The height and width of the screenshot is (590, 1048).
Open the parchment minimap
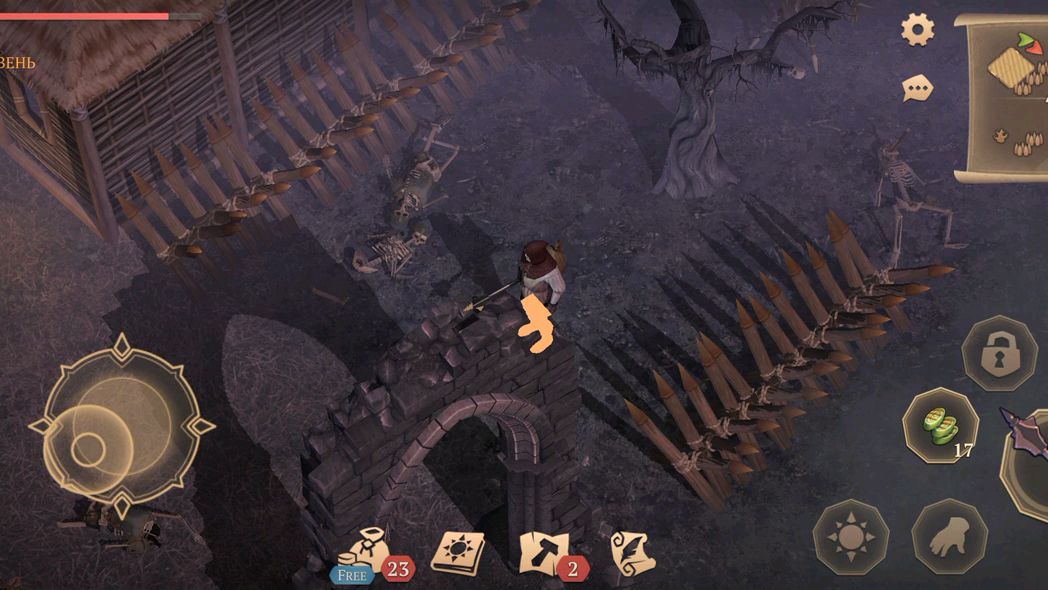pyautogui.click(x=1003, y=98)
